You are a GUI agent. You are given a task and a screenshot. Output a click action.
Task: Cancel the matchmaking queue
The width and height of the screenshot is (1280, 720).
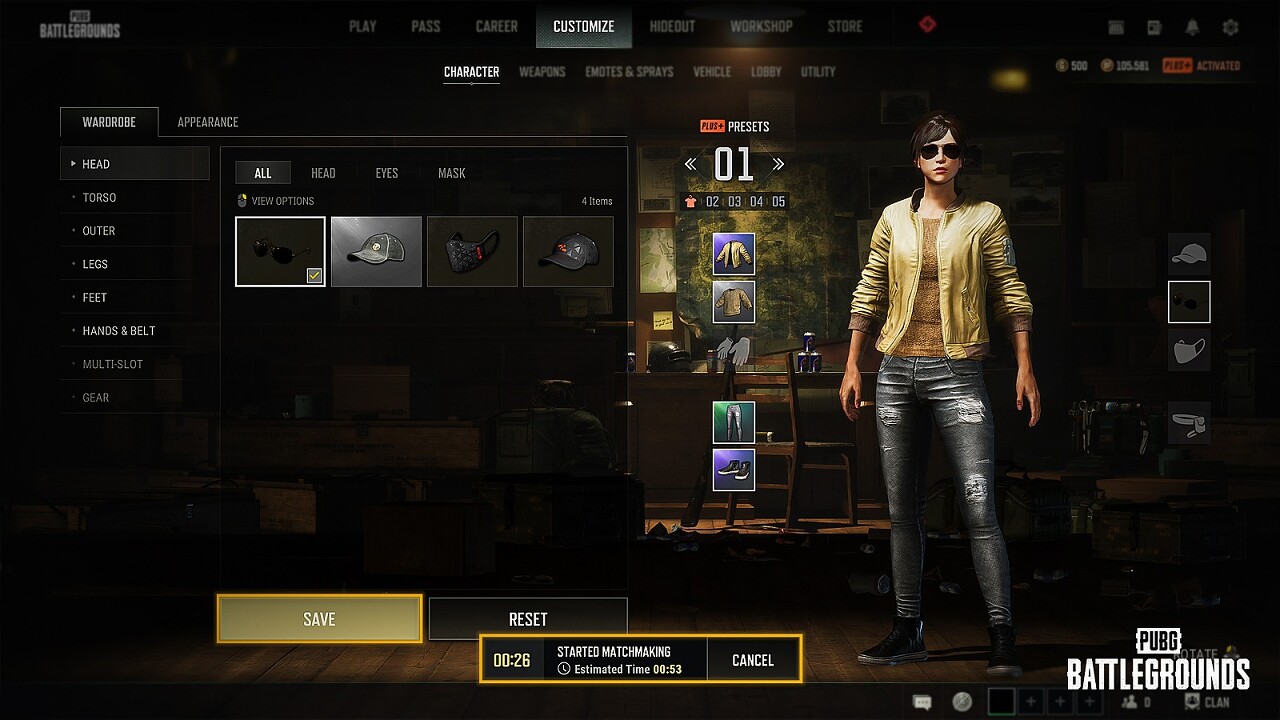tap(752, 660)
